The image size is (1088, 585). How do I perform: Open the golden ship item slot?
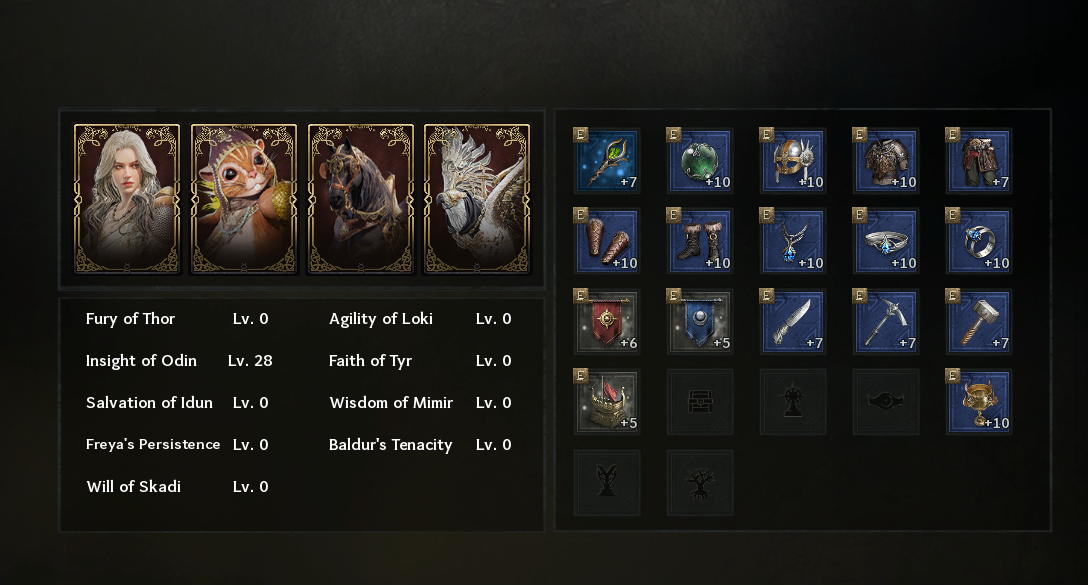click(x=607, y=402)
